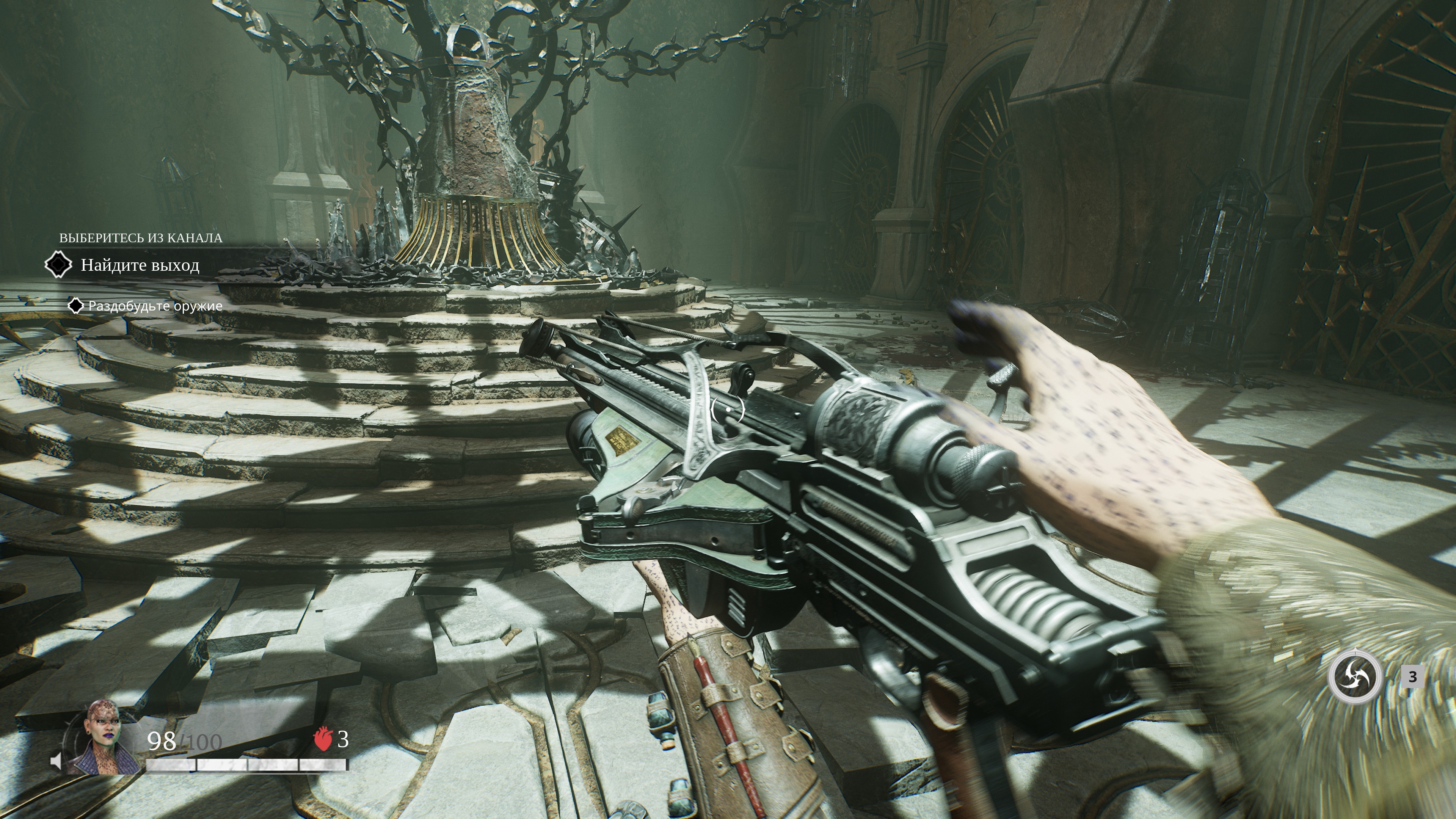Use the red heart healing item
This screenshot has width=1456, height=819.
(323, 739)
